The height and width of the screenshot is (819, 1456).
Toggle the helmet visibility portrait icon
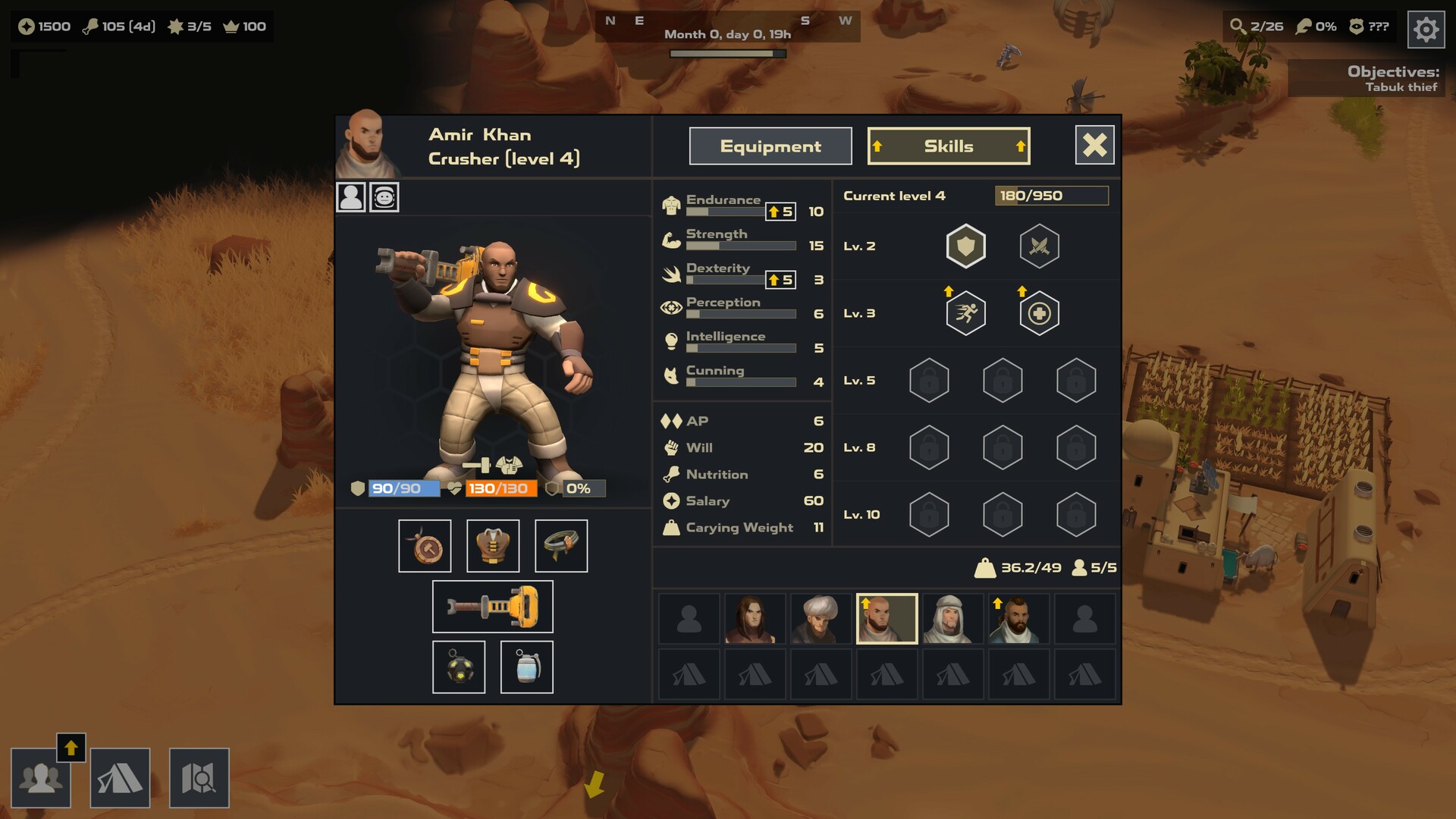384,197
